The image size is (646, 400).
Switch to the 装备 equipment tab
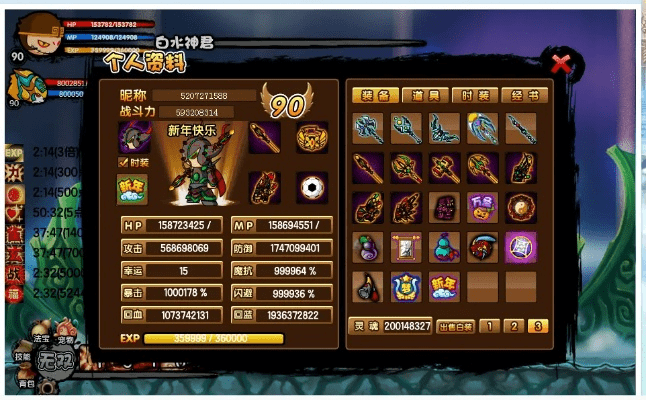click(x=375, y=95)
